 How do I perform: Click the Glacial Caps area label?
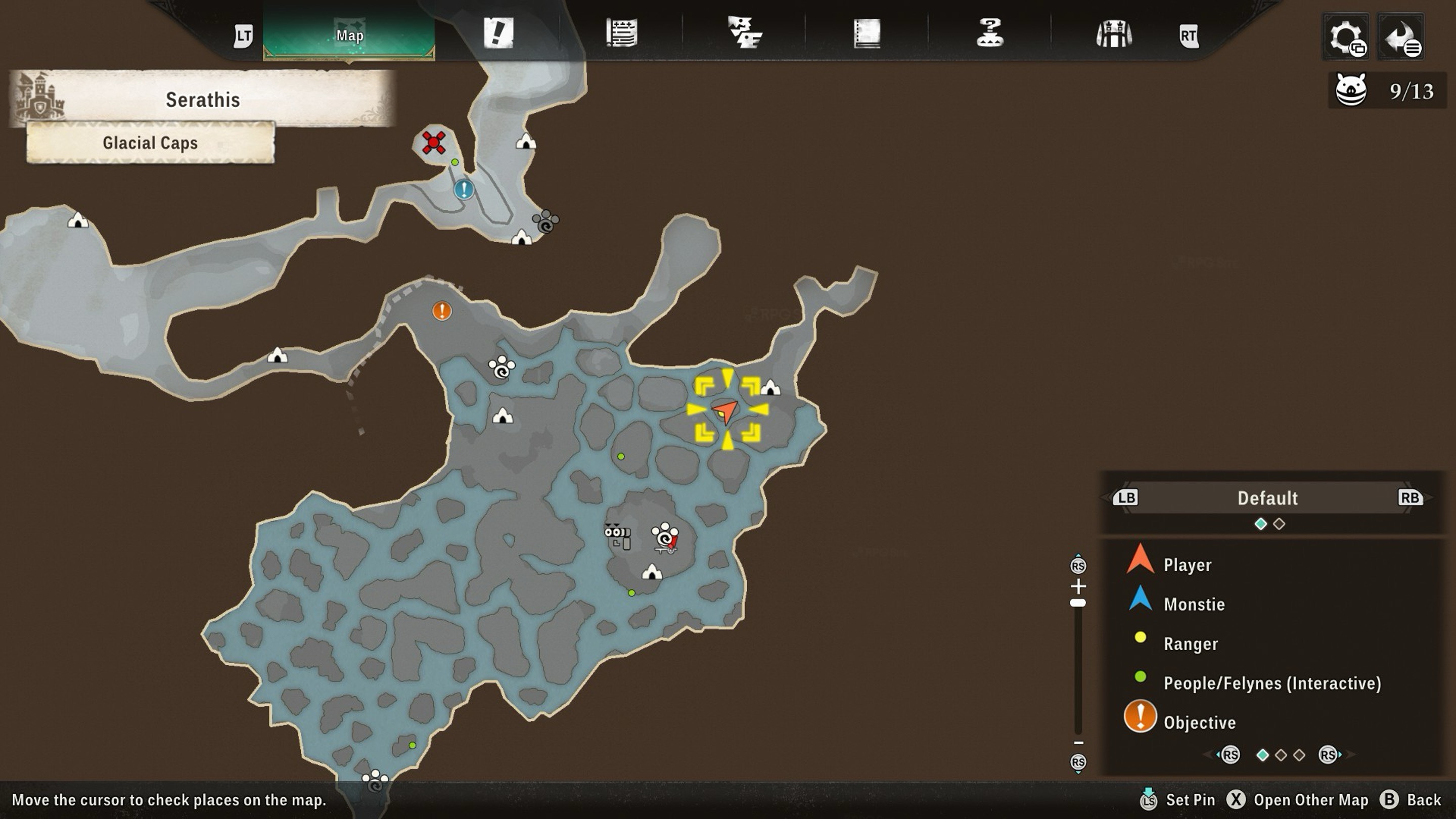coord(150,143)
